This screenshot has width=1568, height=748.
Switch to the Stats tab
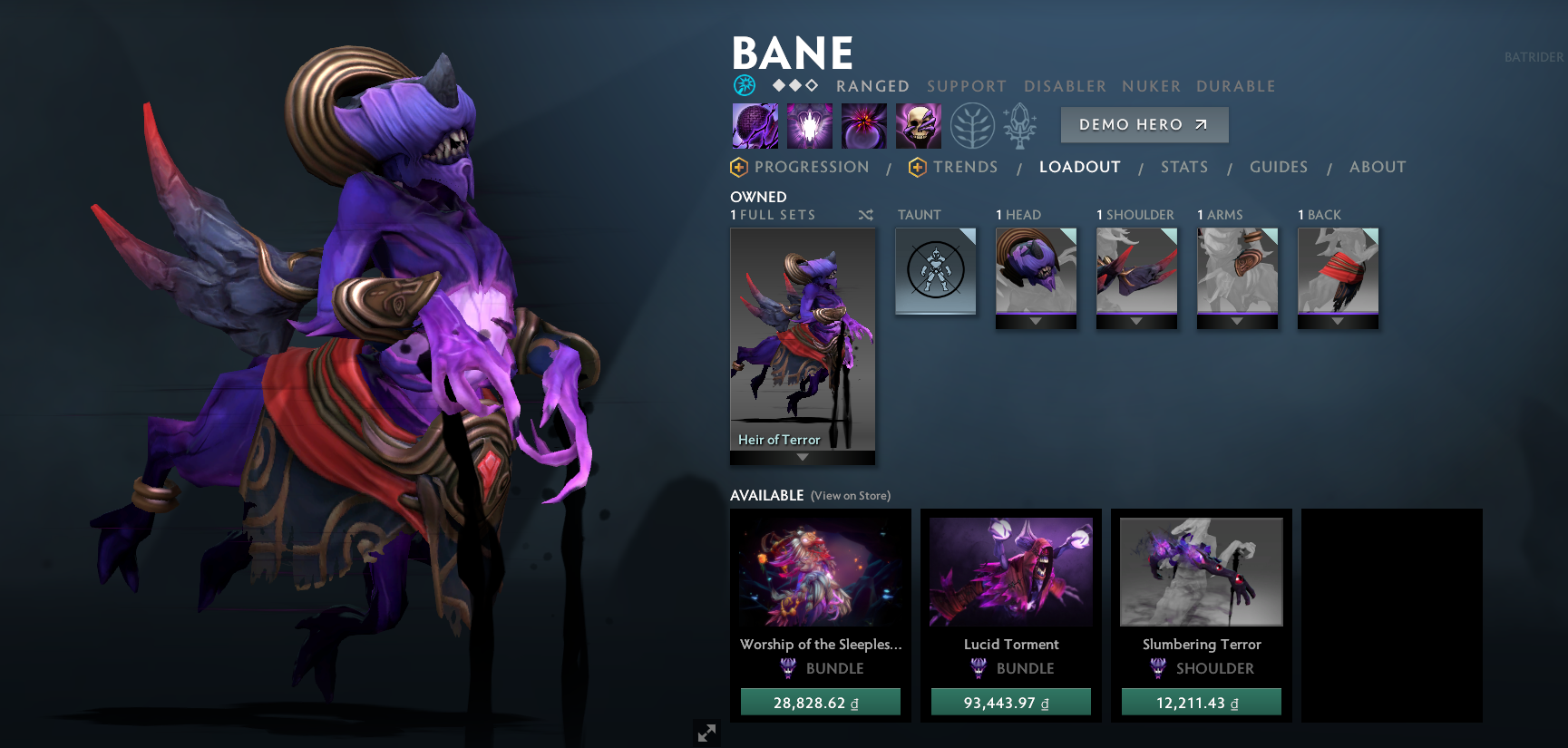tap(1184, 167)
